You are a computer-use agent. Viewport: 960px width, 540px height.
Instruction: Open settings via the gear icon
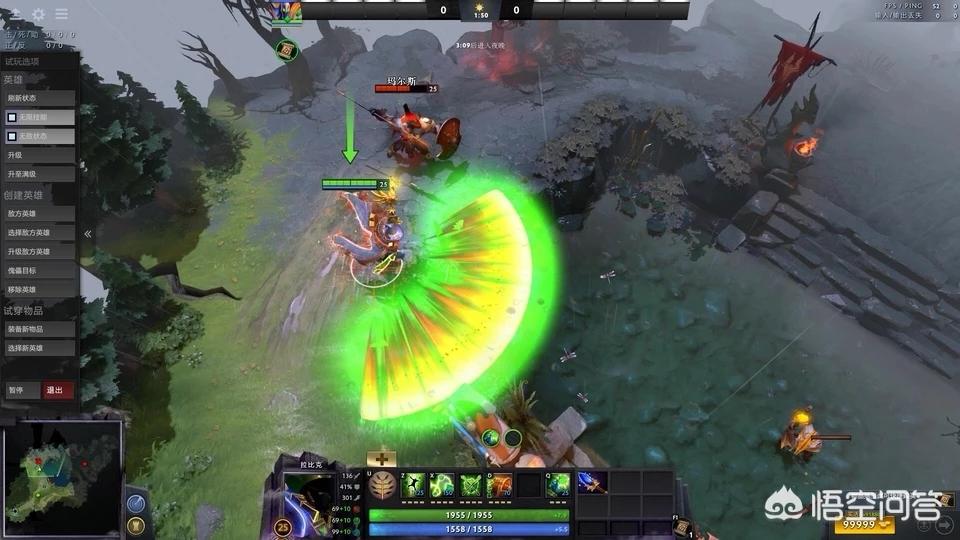point(39,14)
